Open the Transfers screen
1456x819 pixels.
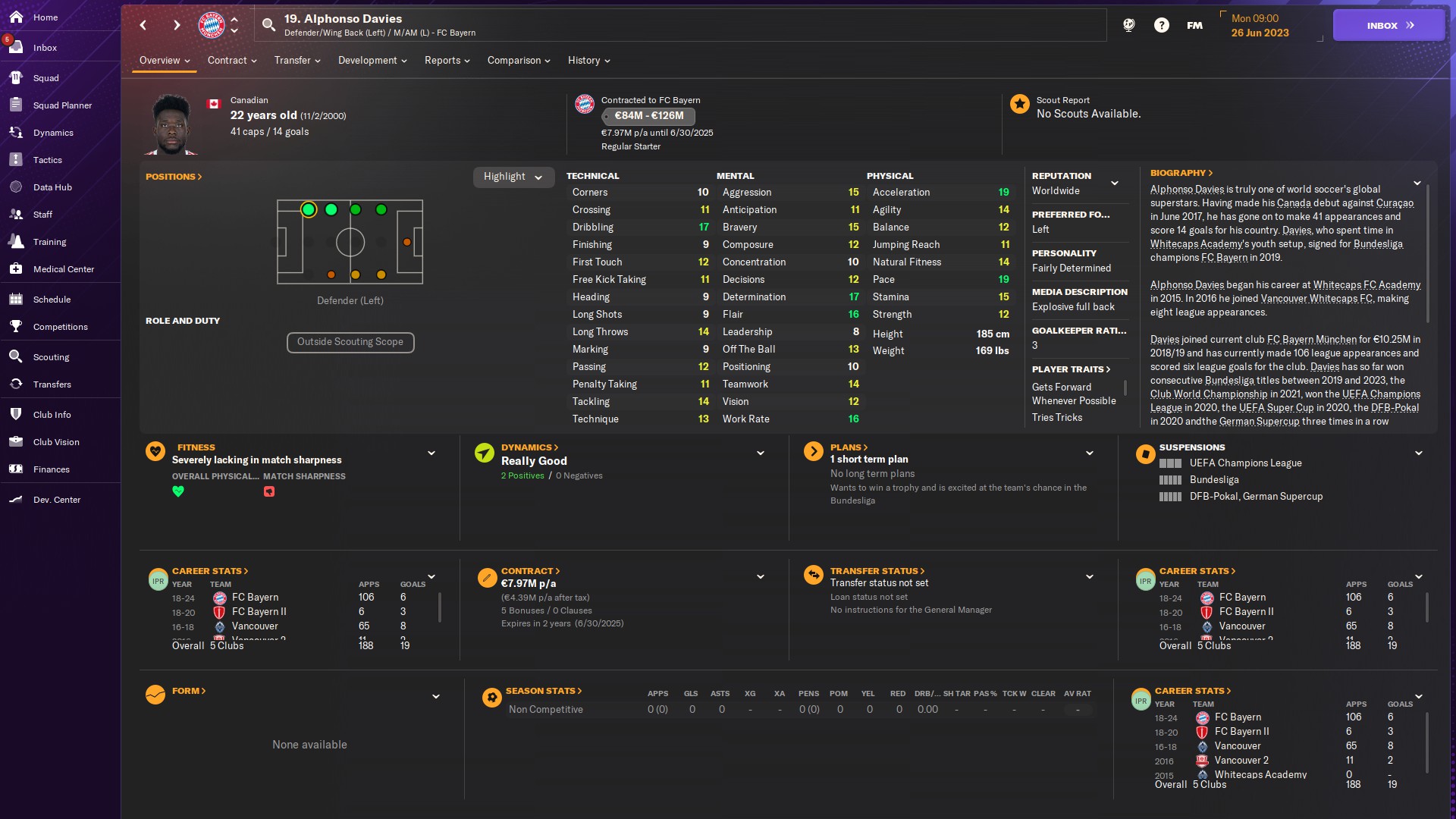point(52,384)
